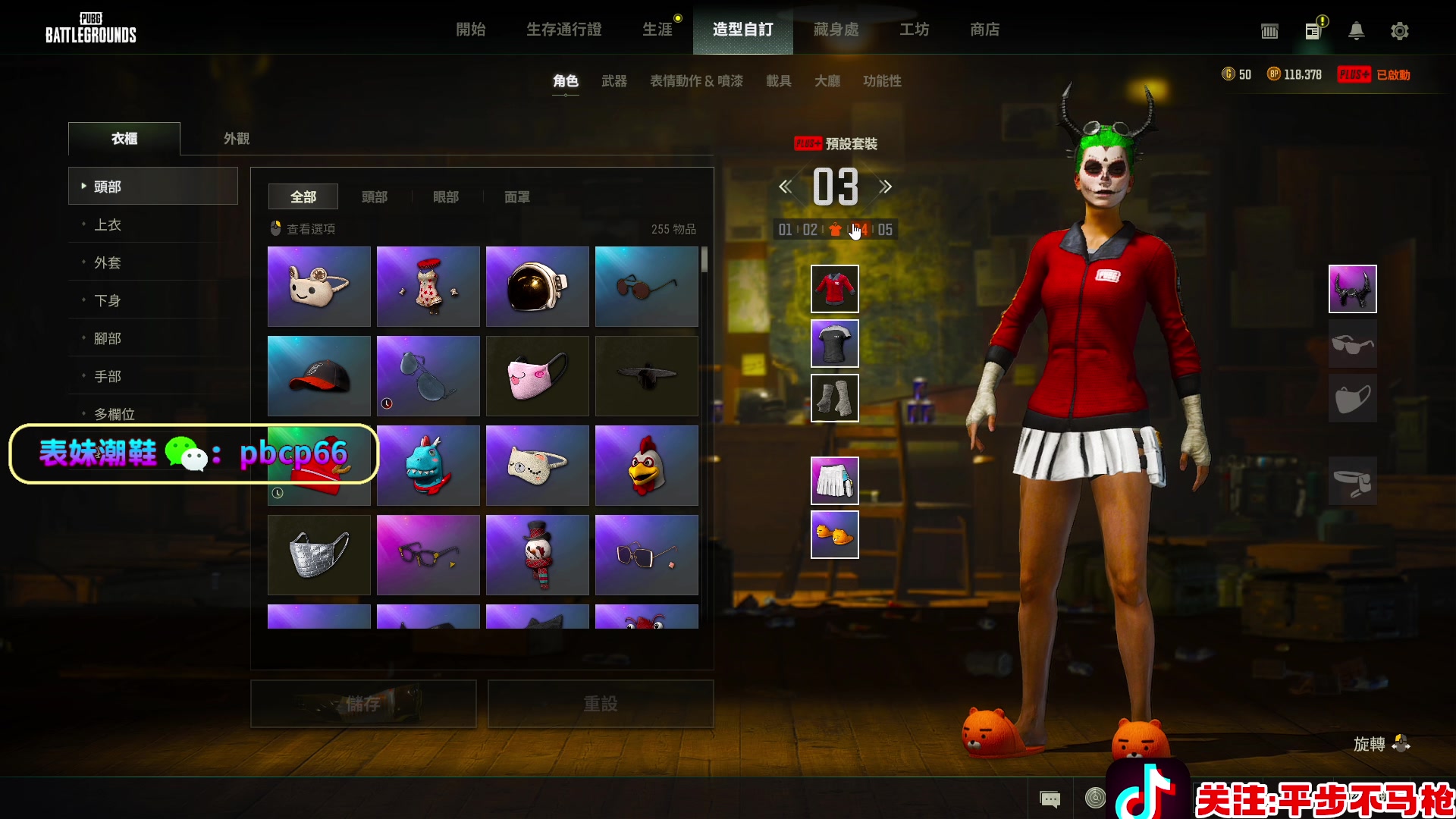The image size is (1456, 819).
Task: Choose the astronaut helmet item
Action: click(537, 287)
